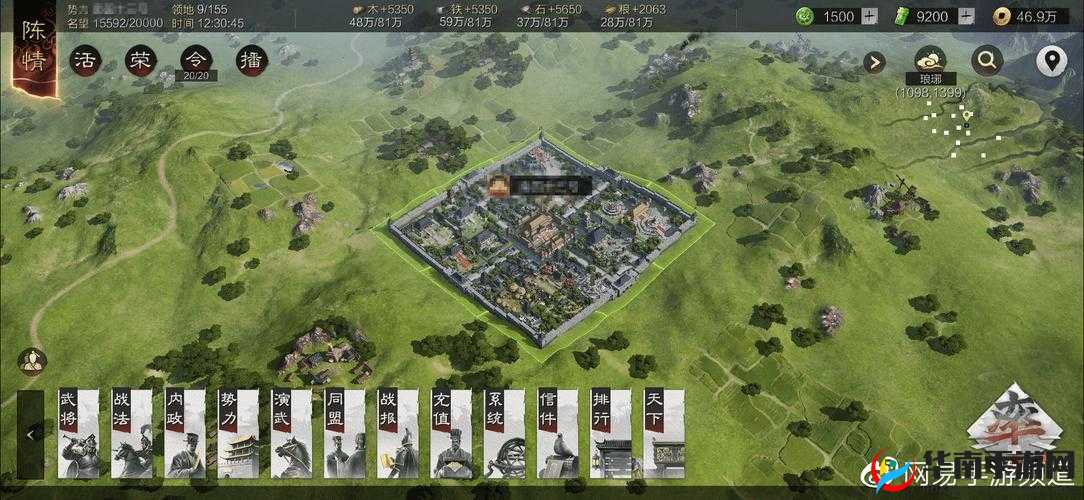Show the 排行 rankings card
The height and width of the screenshot is (500, 1084).
(611, 432)
